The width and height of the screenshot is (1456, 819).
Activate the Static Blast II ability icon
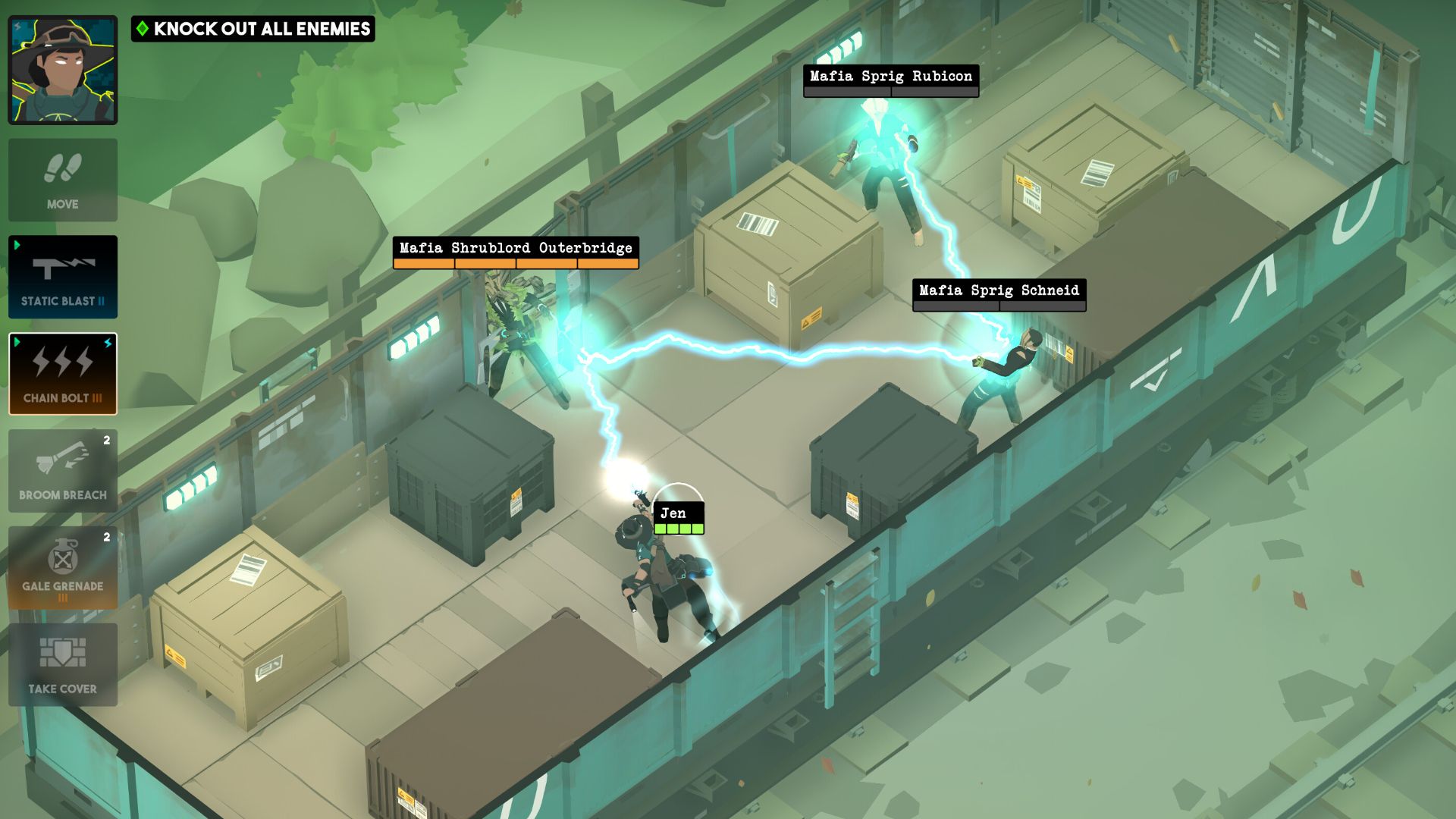coord(63,277)
